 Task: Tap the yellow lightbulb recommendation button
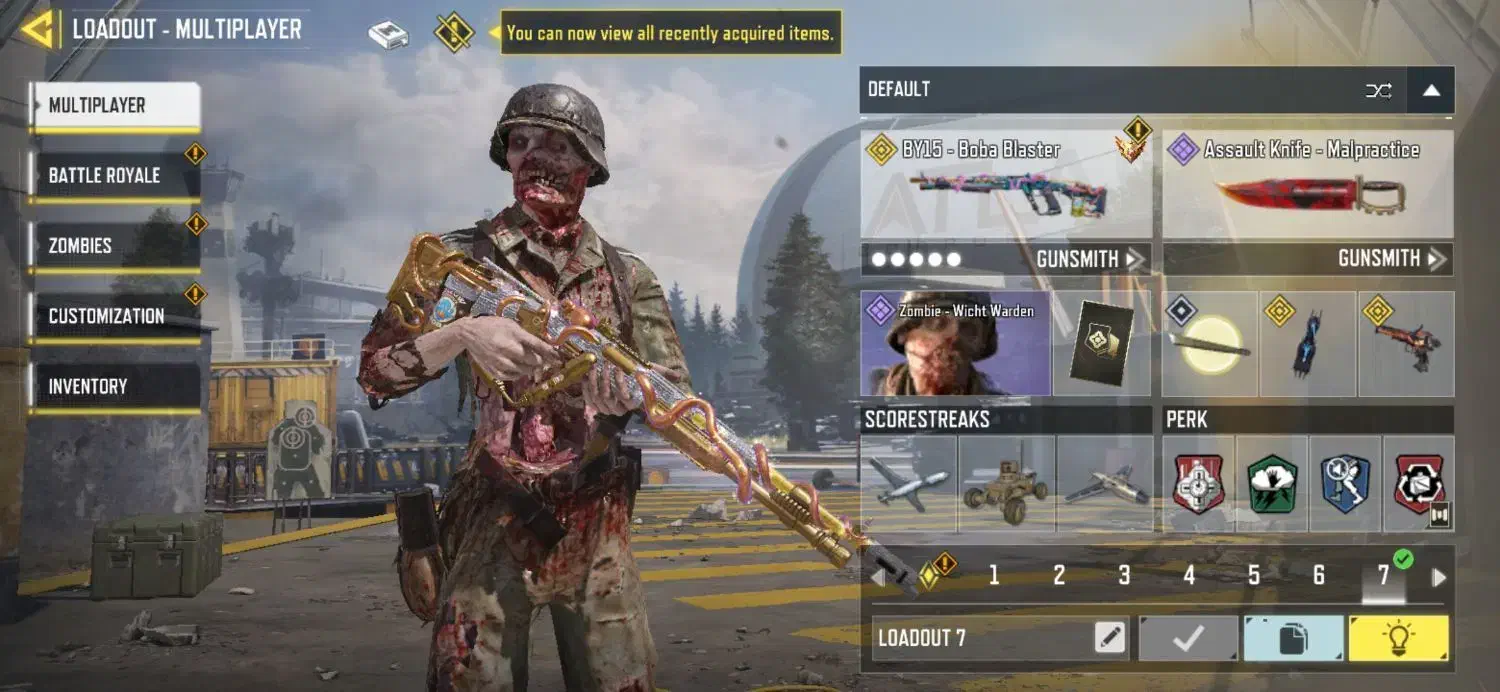click(x=1397, y=638)
